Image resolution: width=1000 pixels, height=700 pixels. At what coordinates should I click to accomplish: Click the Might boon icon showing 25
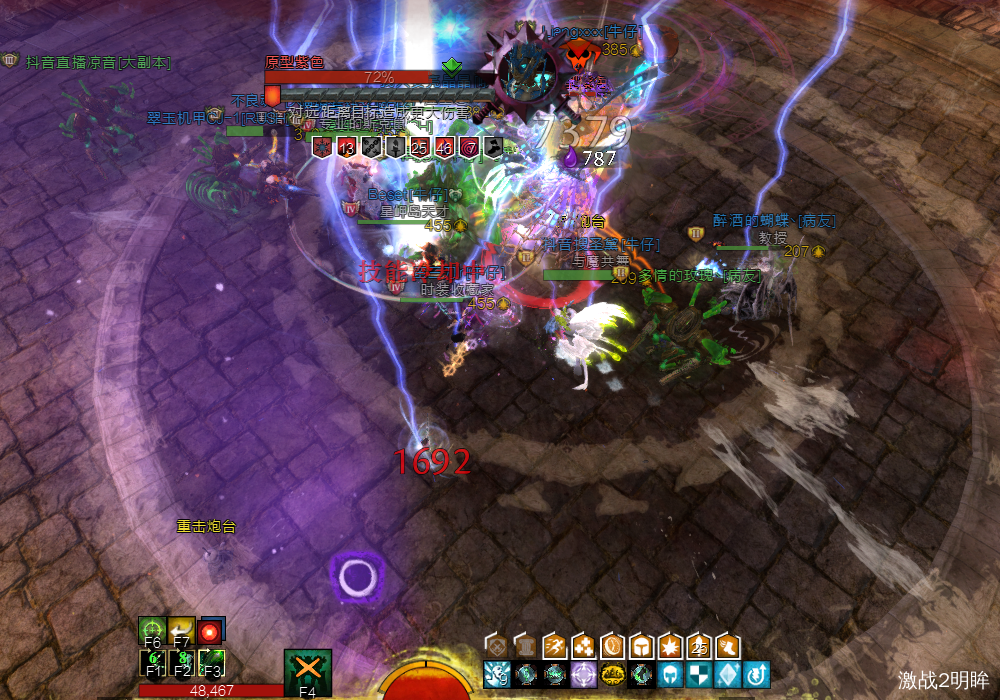[x=700, y=646]
